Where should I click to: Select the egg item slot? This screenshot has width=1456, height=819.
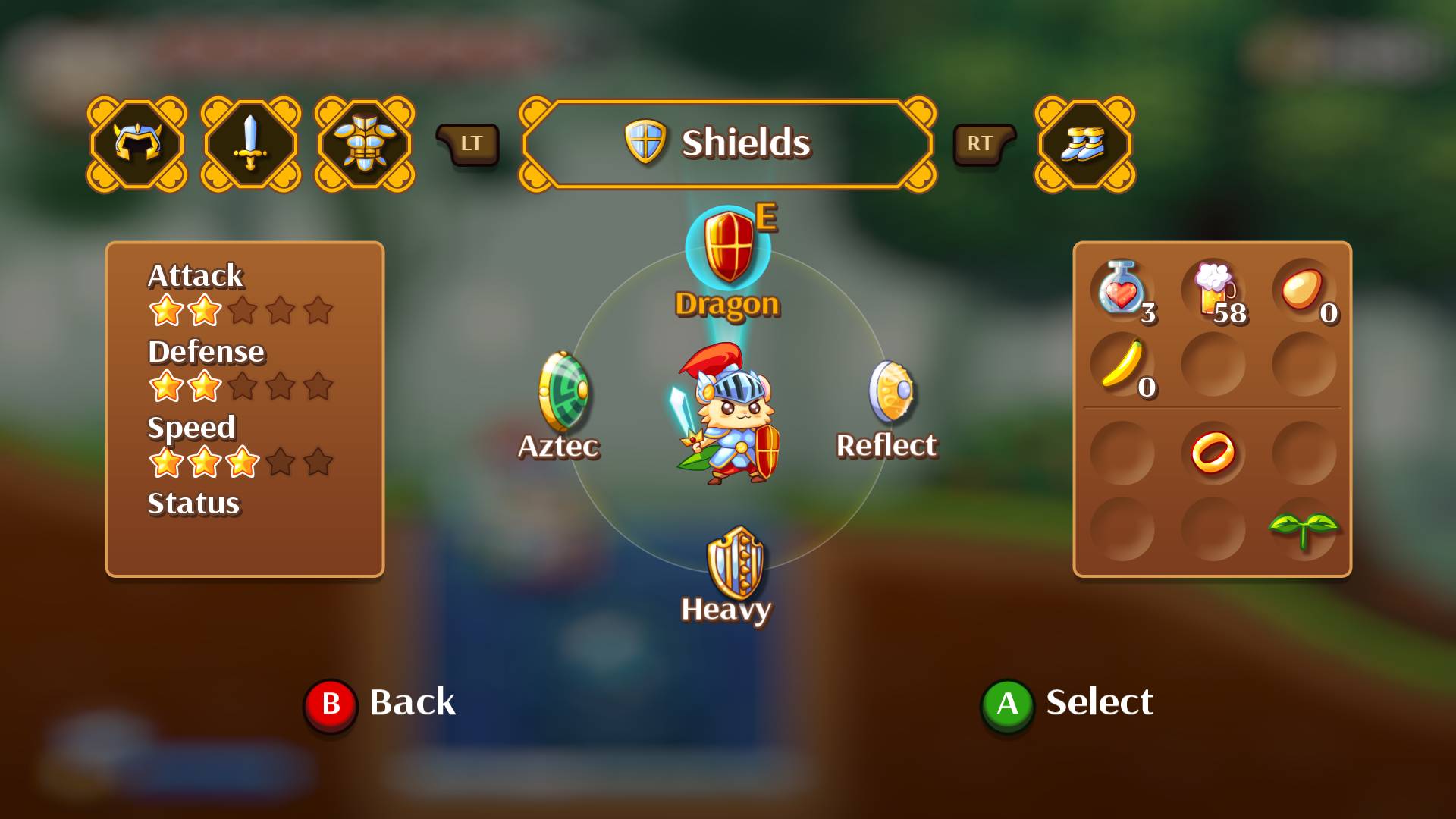1304,289
